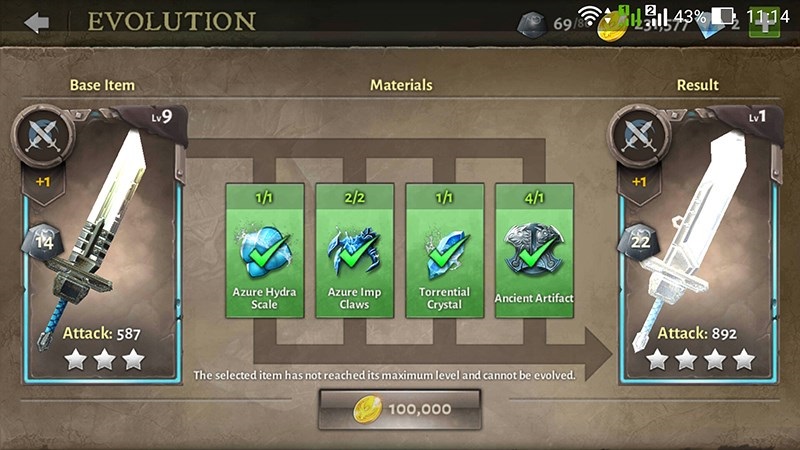Open the Ancient Artifact material card
This screenshot has height=450, width=800.
(x=534, y=250)
